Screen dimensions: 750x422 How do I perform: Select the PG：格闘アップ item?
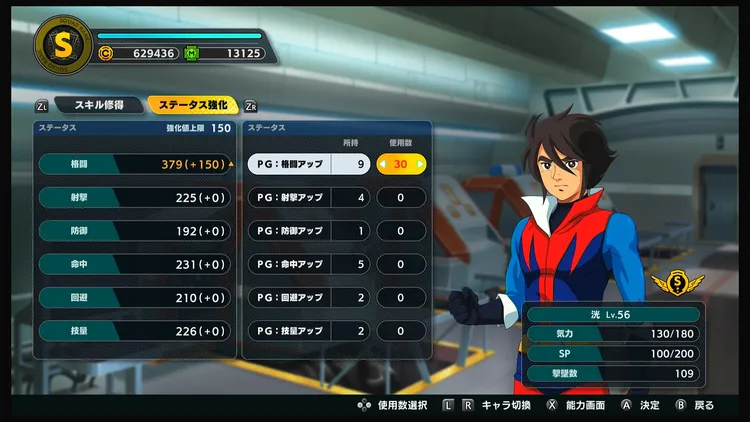[x=308, y=164]
